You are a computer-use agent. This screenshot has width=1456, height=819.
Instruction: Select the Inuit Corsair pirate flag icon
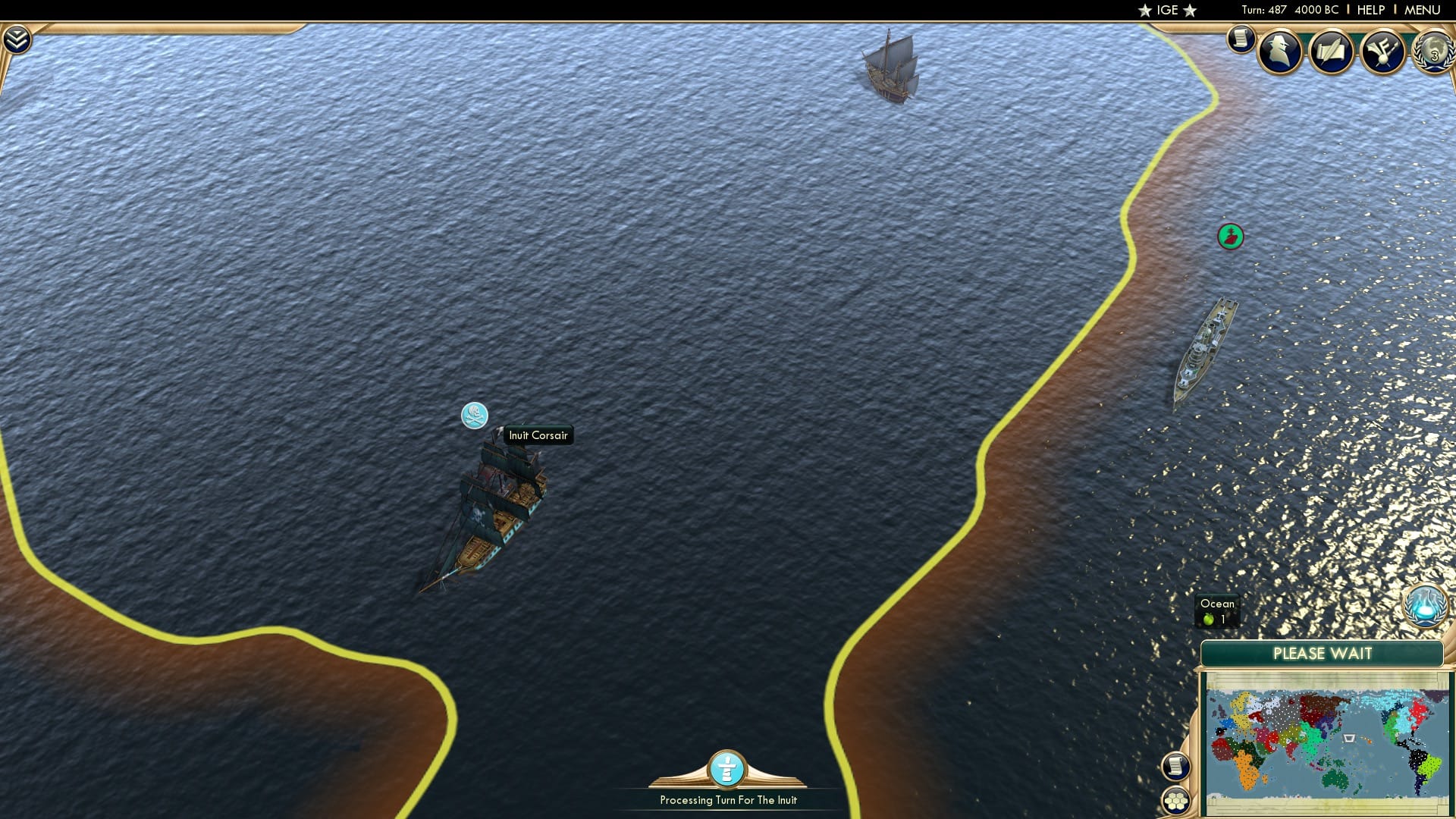click(473, 416)
